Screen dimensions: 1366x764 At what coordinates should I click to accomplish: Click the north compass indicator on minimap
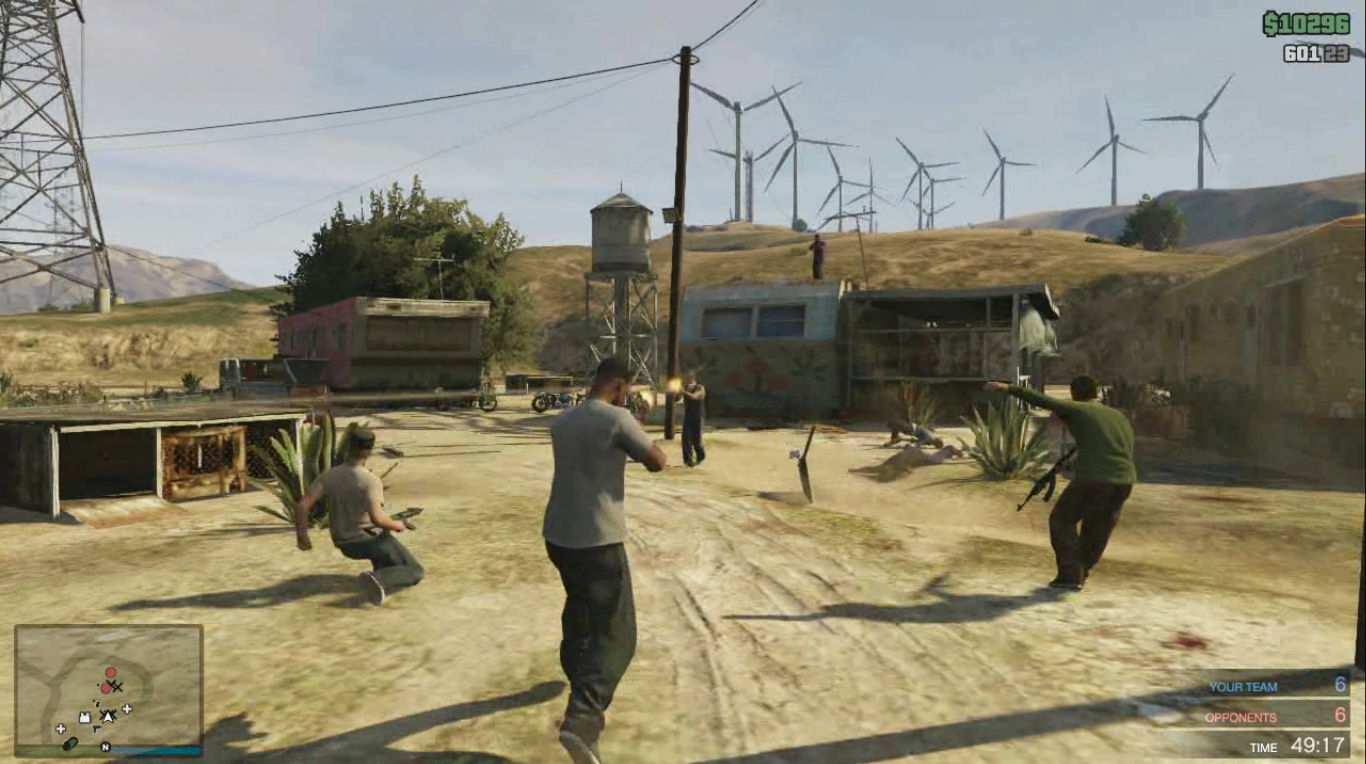click(105, 747)
